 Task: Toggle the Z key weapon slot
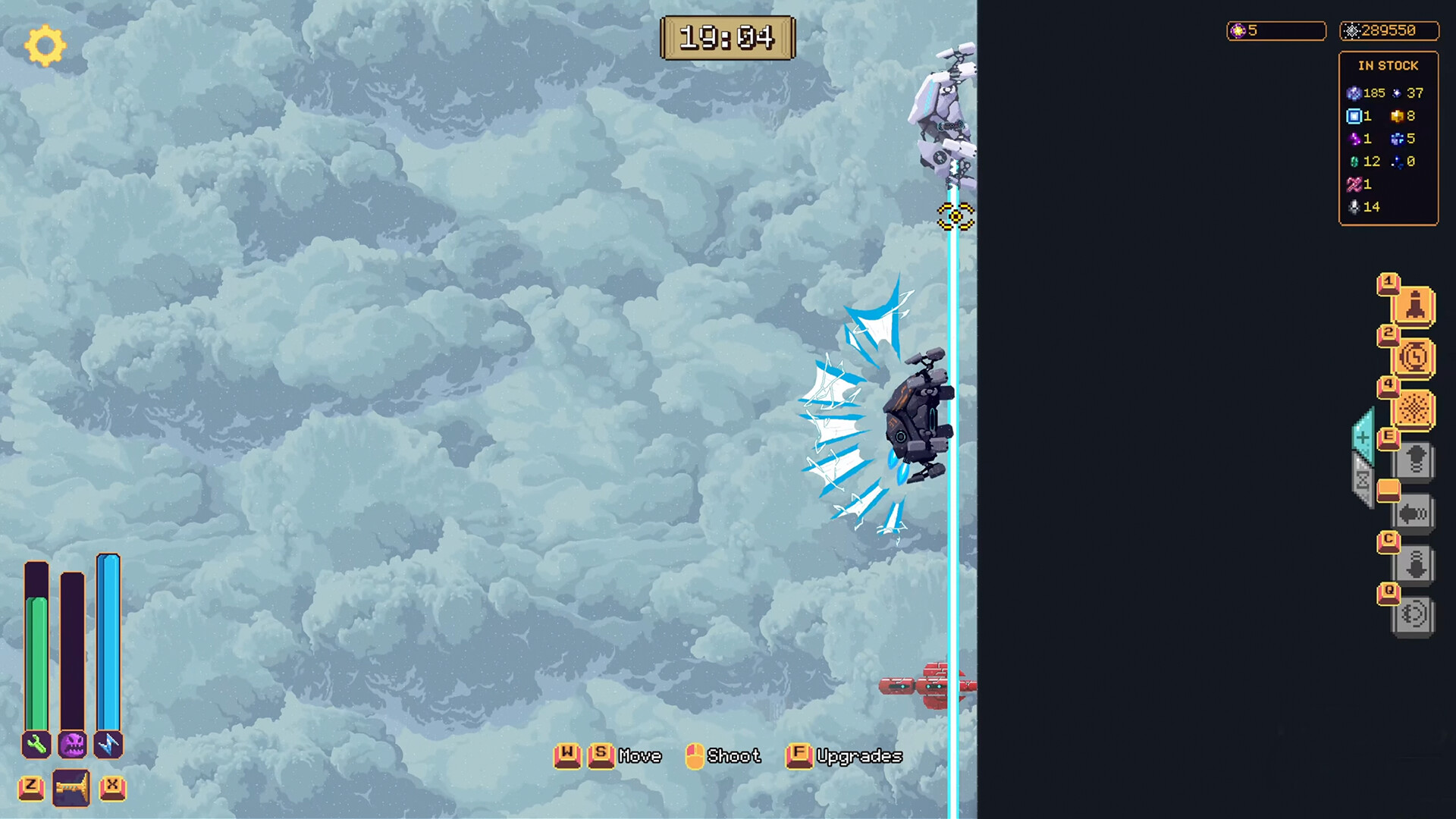[31, 787]
